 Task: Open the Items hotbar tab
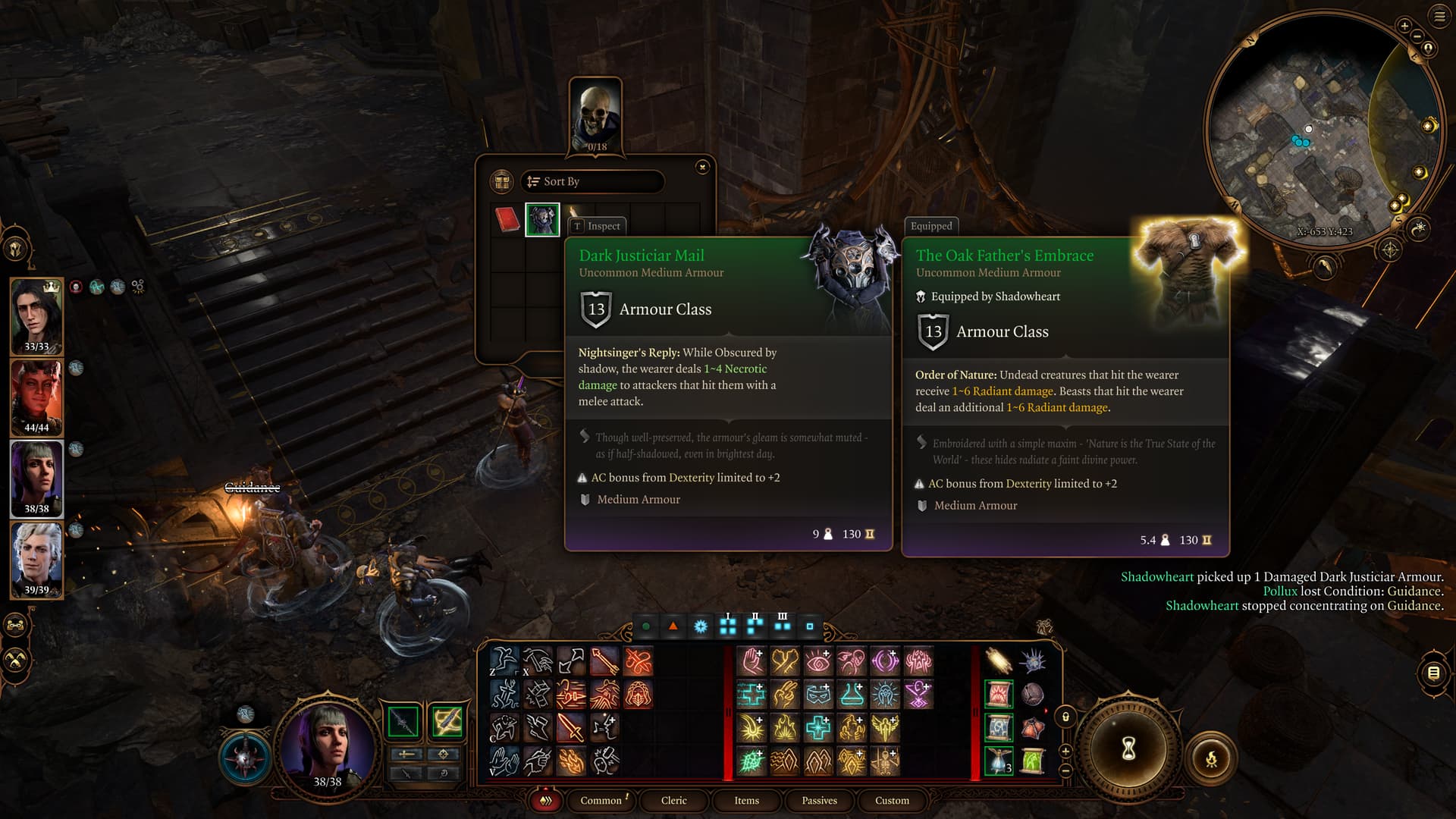coord(746,801)
